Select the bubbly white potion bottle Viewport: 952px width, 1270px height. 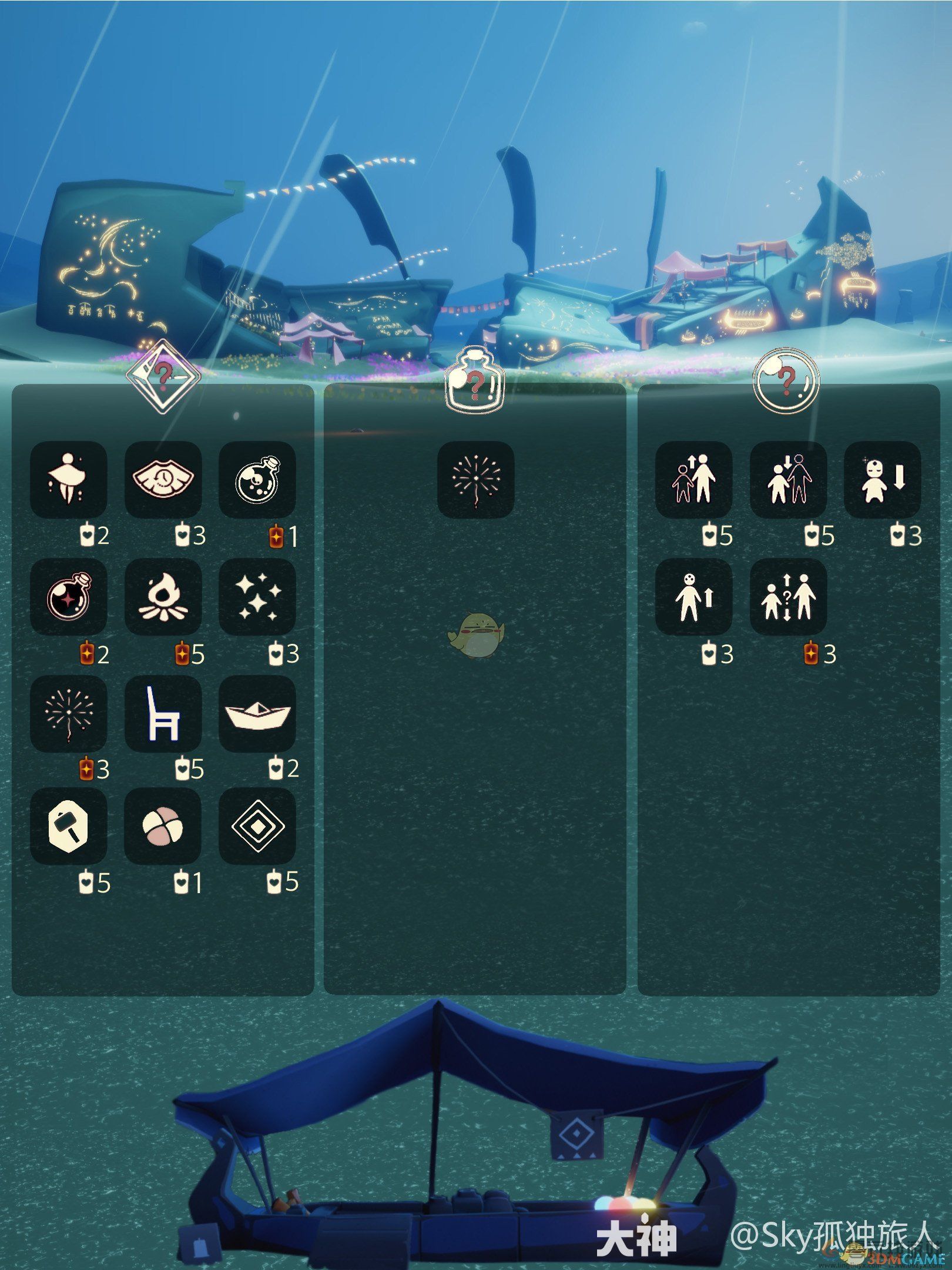[257, 479]
